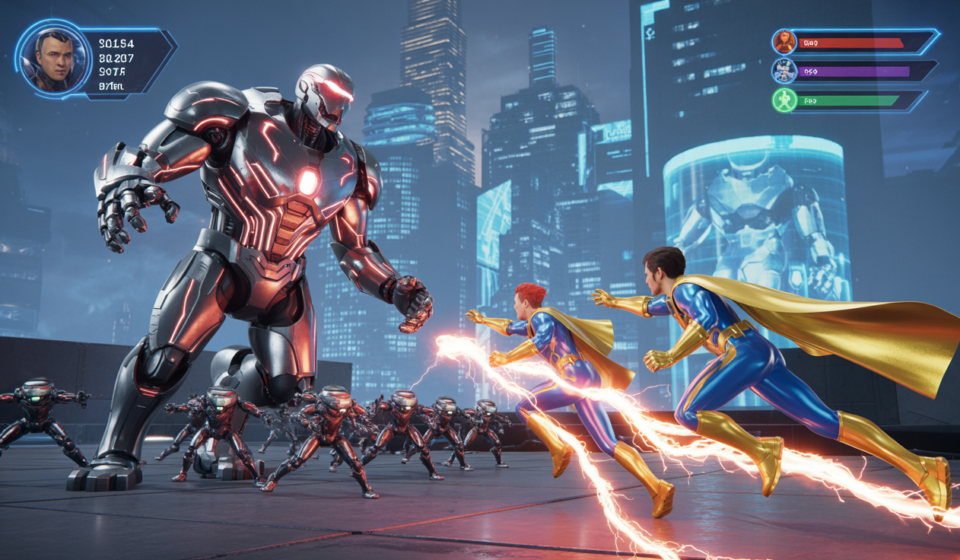
Task: Select the green figure emblem icon
Action: (x=784, y=100)
